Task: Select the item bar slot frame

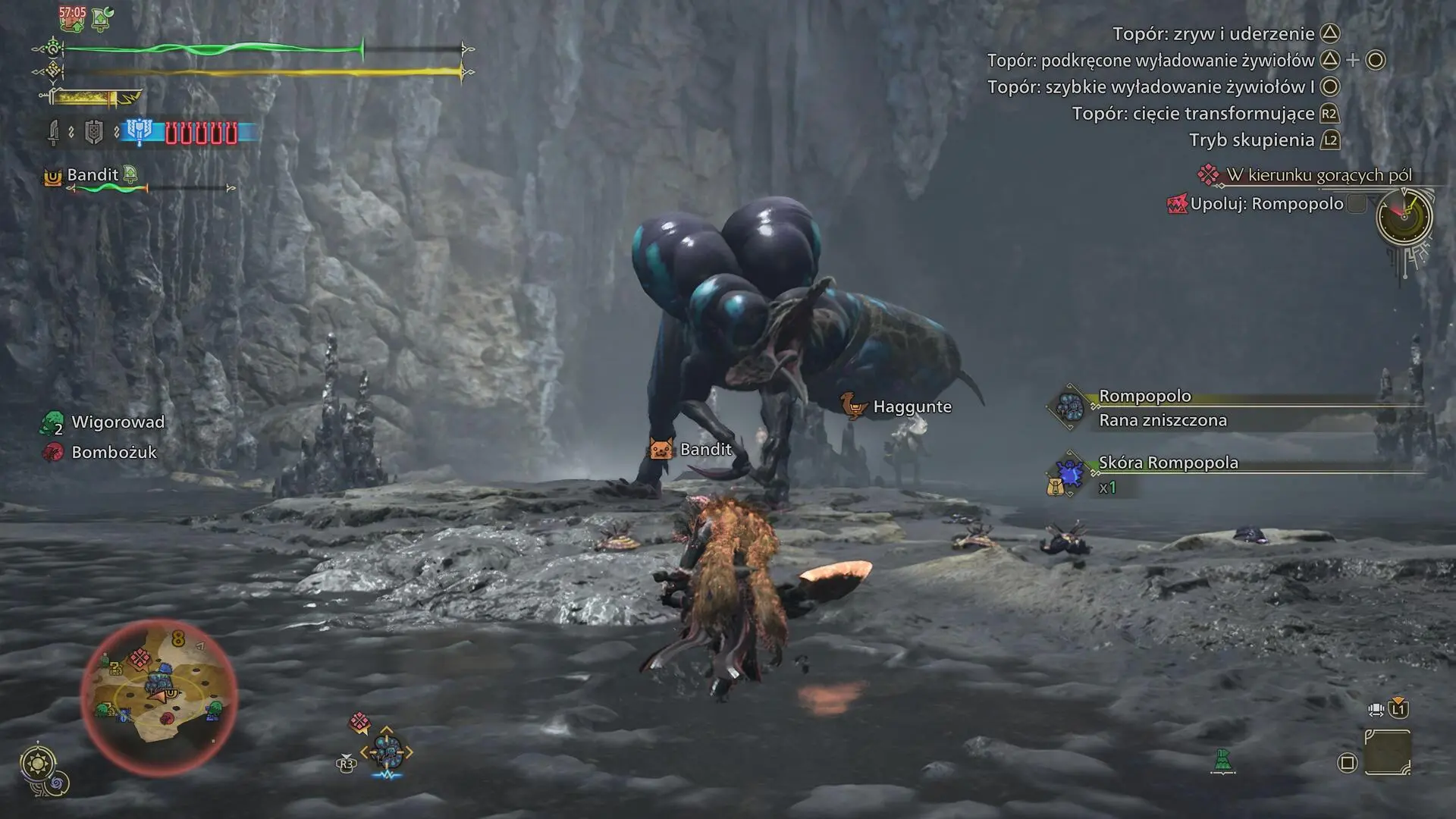Action: 1387,752
